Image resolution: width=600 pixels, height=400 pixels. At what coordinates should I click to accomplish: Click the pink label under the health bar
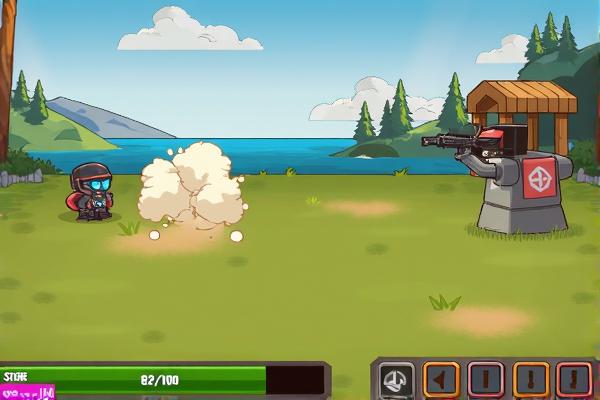coord(27,393)
